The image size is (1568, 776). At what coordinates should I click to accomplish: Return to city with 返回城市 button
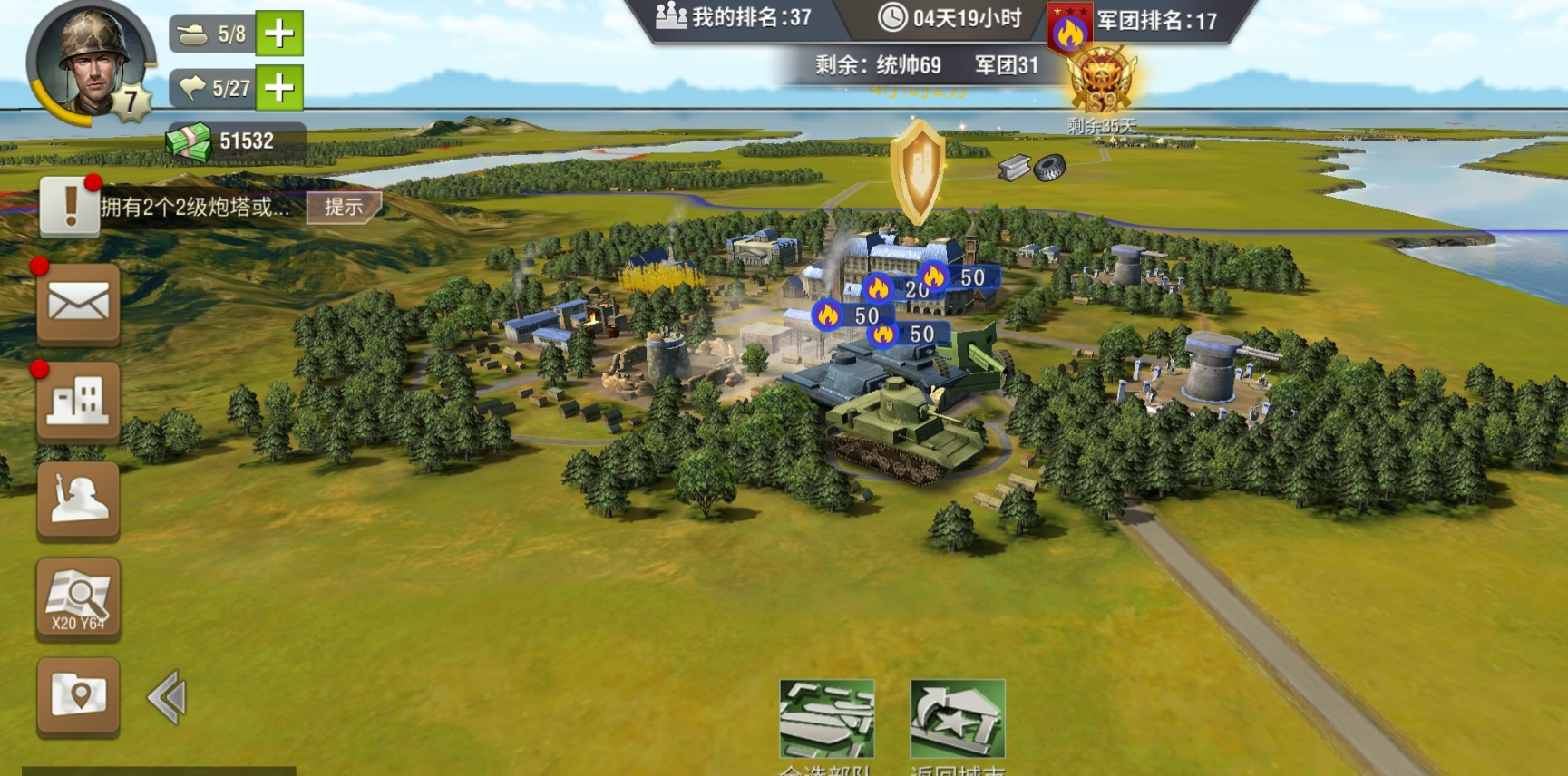coord(958,721)
